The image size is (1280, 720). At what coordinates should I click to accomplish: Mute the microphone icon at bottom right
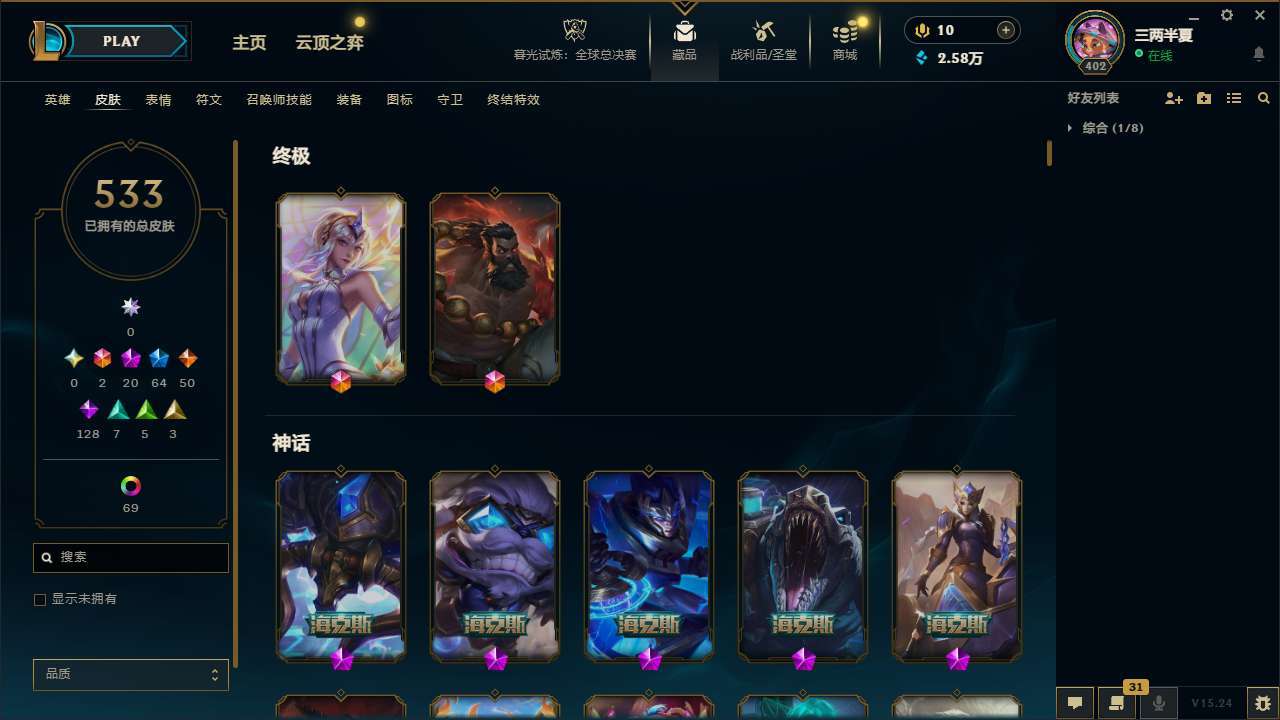click(x=1159, y=702)
